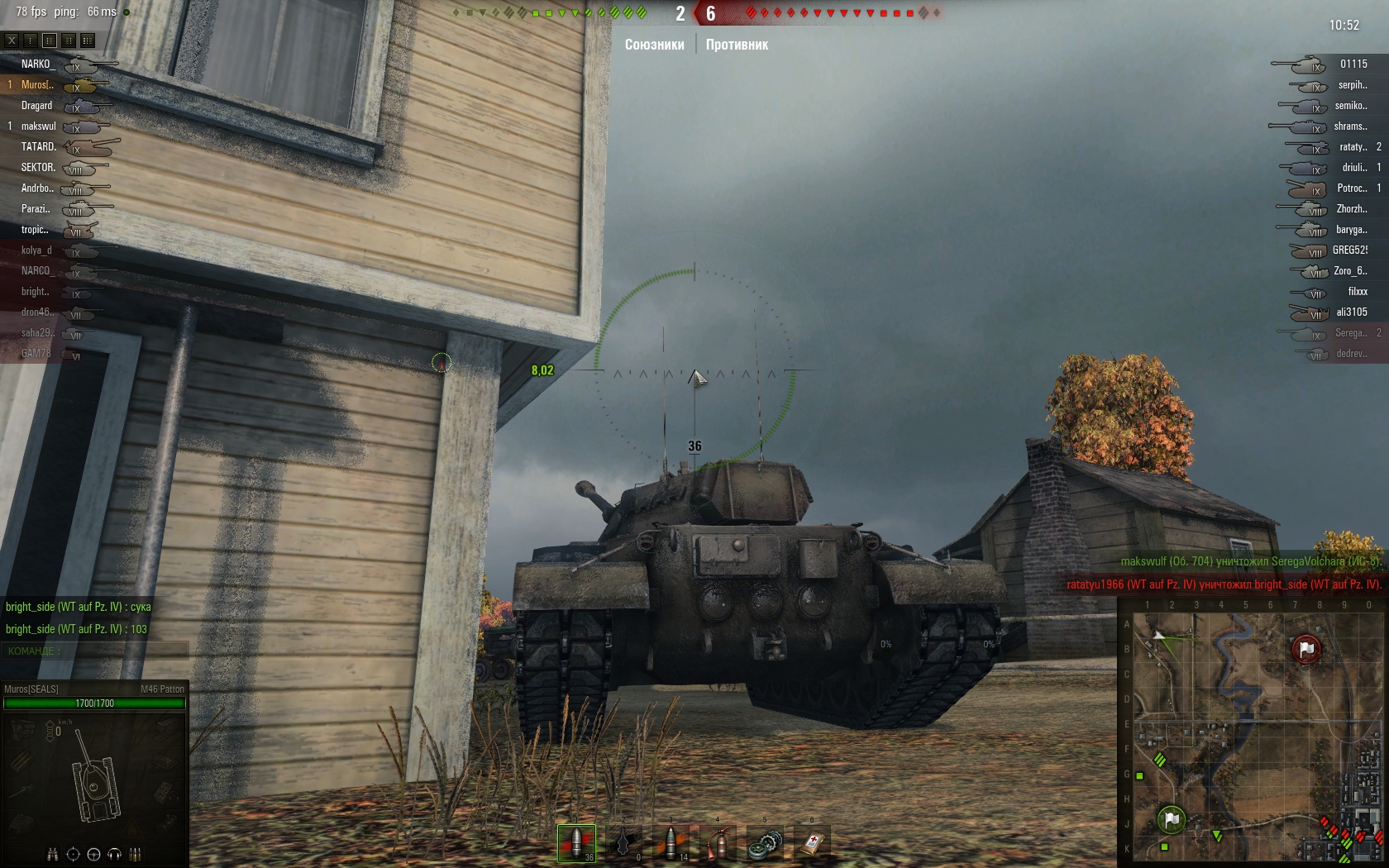Activate the repair kit consumable
The width and height of the screenshot is (1389, 868).
coord(766,843)
